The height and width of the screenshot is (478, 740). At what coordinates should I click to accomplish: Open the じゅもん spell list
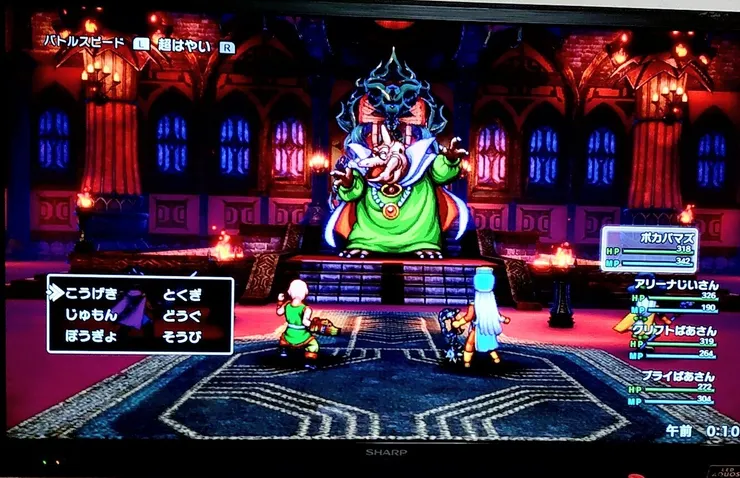point(91,314)
